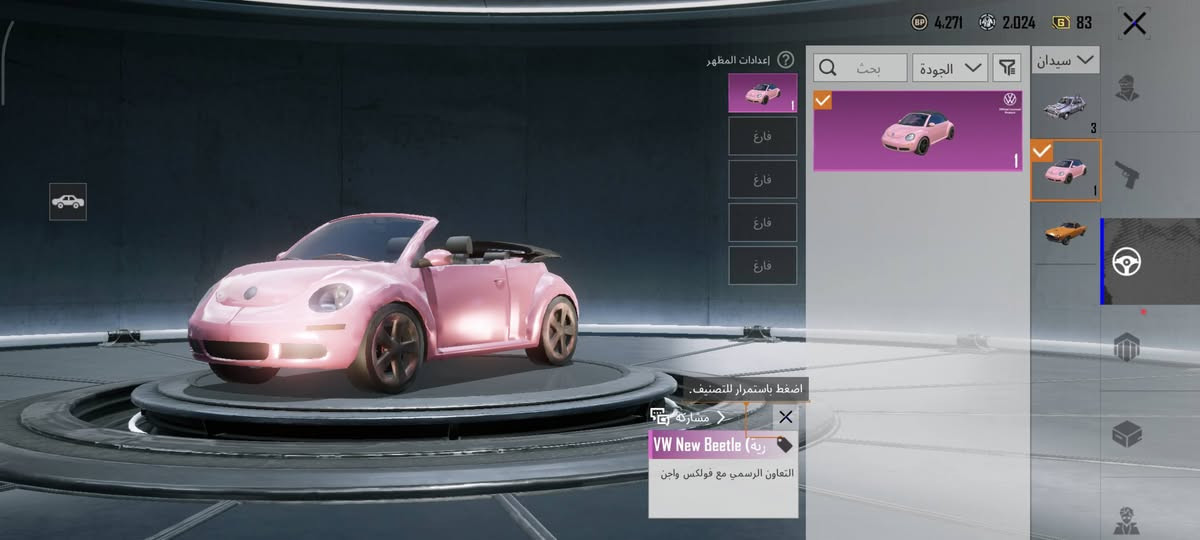Screen dimensions: 1200x540
Task: Toggle the car view icon button
Action: pyautogui.click(x=68, y=202)
